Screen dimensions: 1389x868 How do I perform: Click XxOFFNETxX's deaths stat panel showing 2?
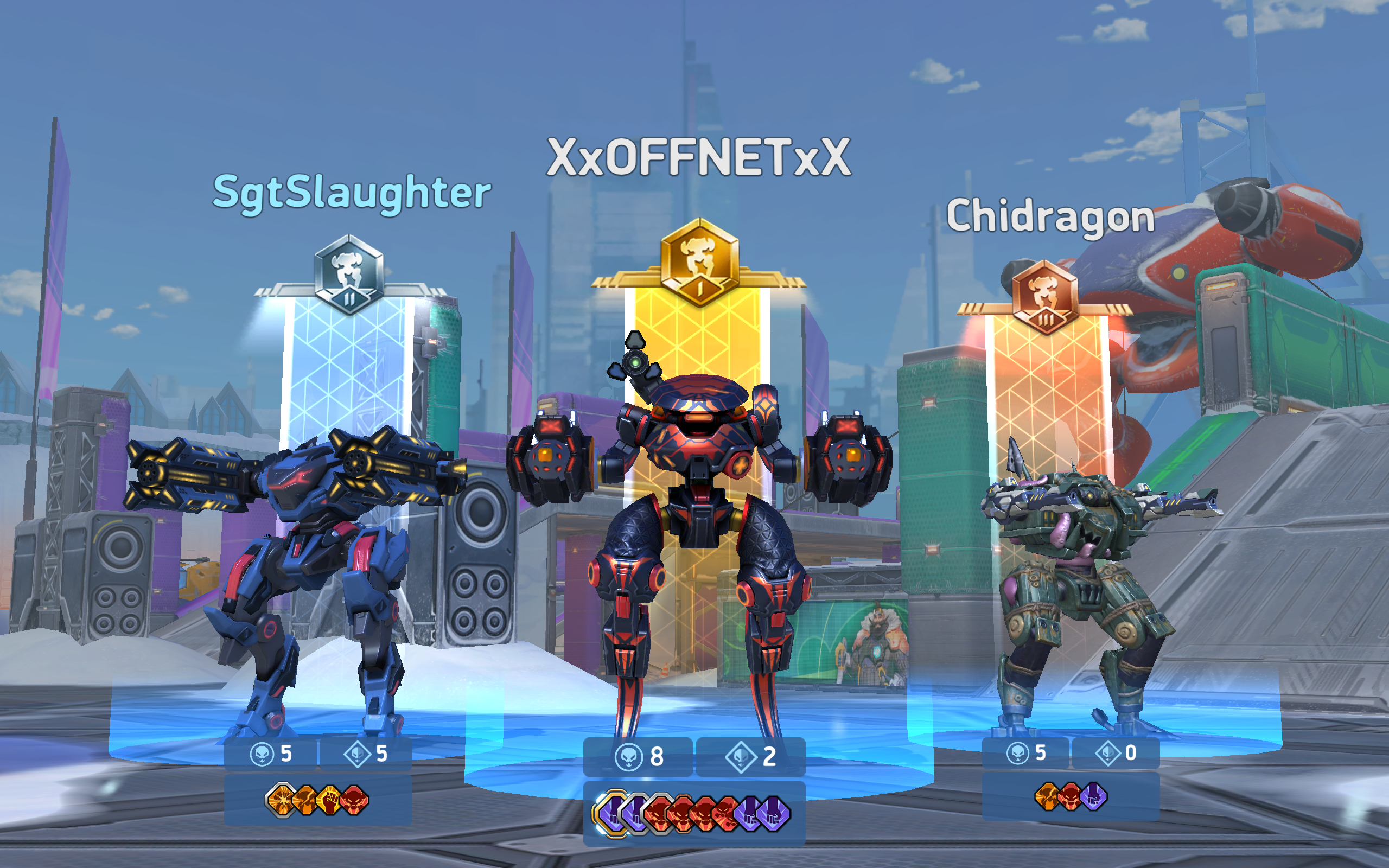752,756
